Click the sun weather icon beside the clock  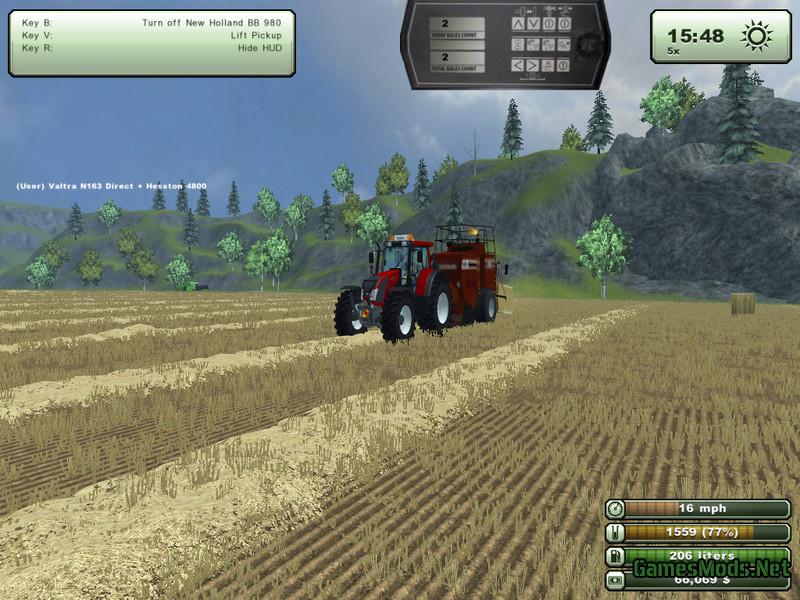(755, 36)
